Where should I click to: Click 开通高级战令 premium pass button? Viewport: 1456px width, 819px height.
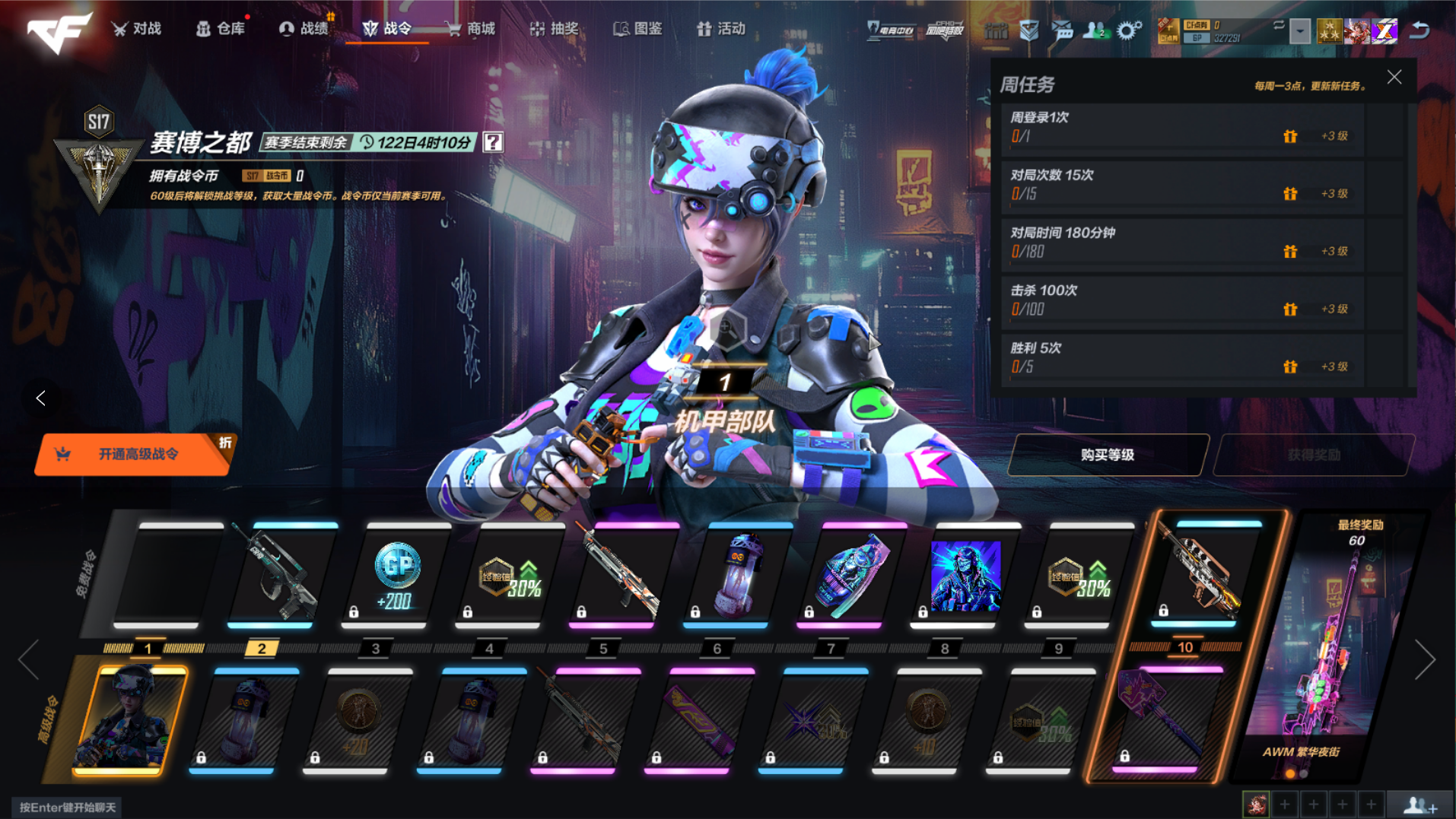click(135, 455)
